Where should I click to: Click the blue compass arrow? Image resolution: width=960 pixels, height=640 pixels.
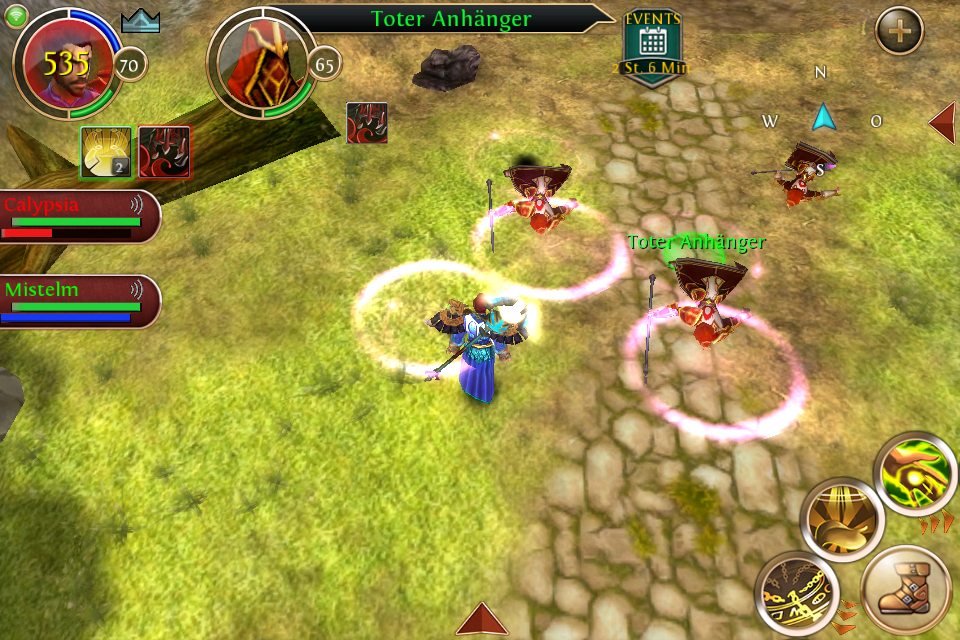point(822,117)
